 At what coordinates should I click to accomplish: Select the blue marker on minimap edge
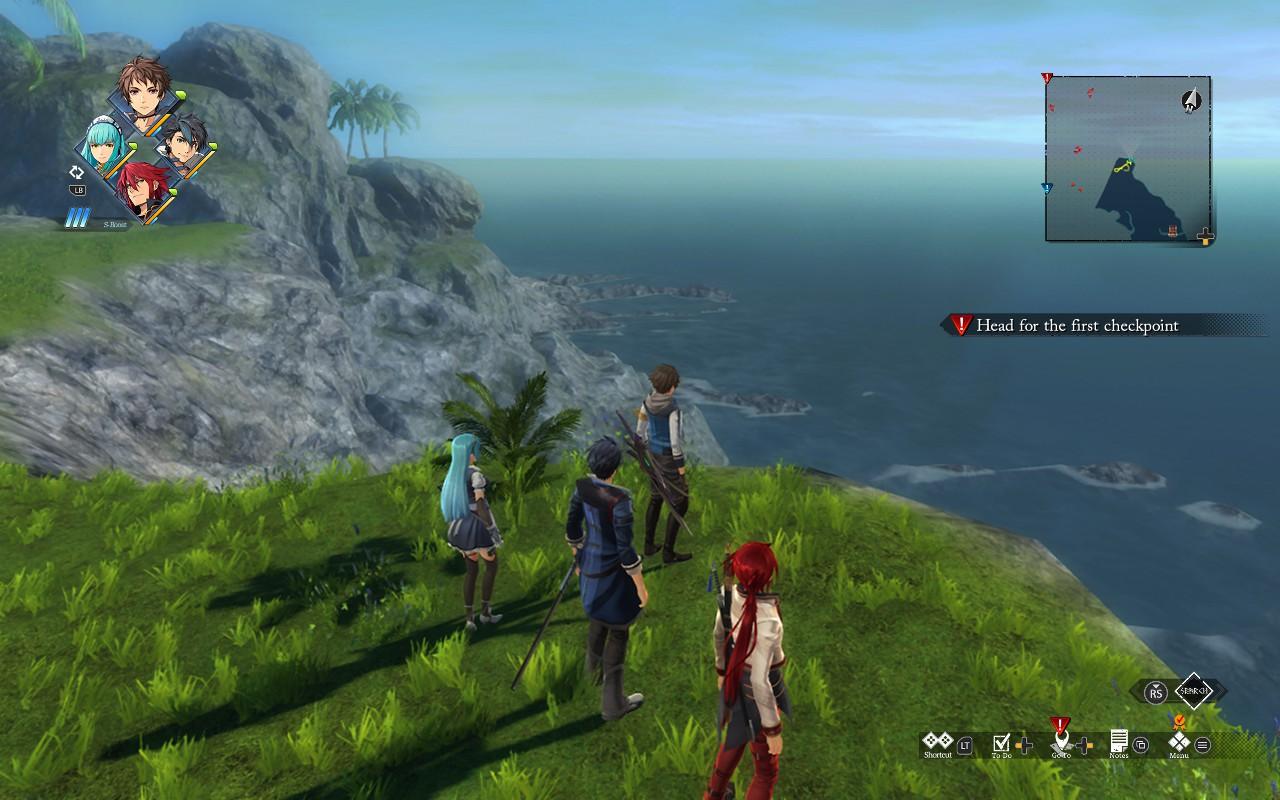coord(1047,188)
